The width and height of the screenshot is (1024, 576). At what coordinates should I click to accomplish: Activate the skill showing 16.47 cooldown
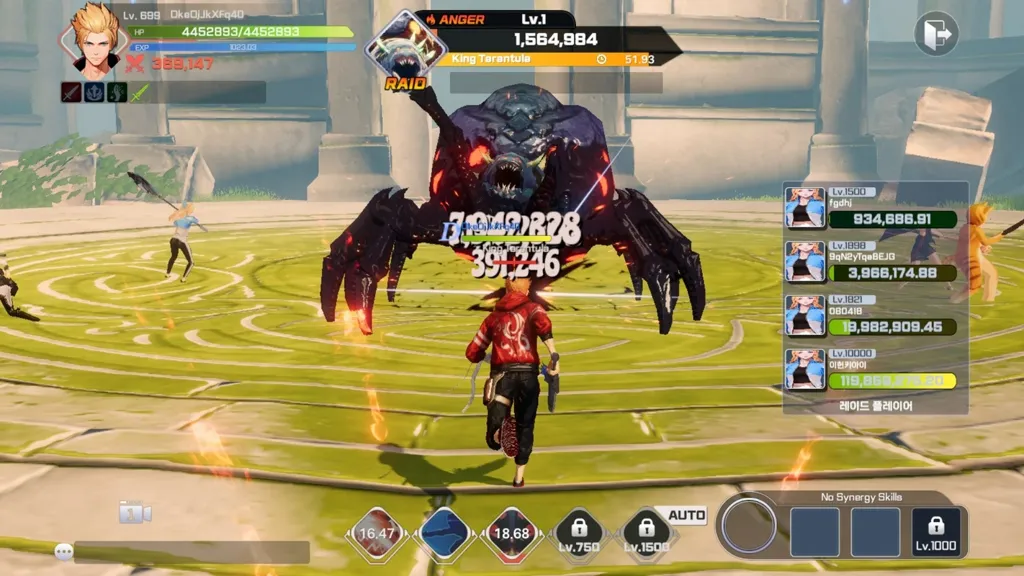click(x=377, y=533)
